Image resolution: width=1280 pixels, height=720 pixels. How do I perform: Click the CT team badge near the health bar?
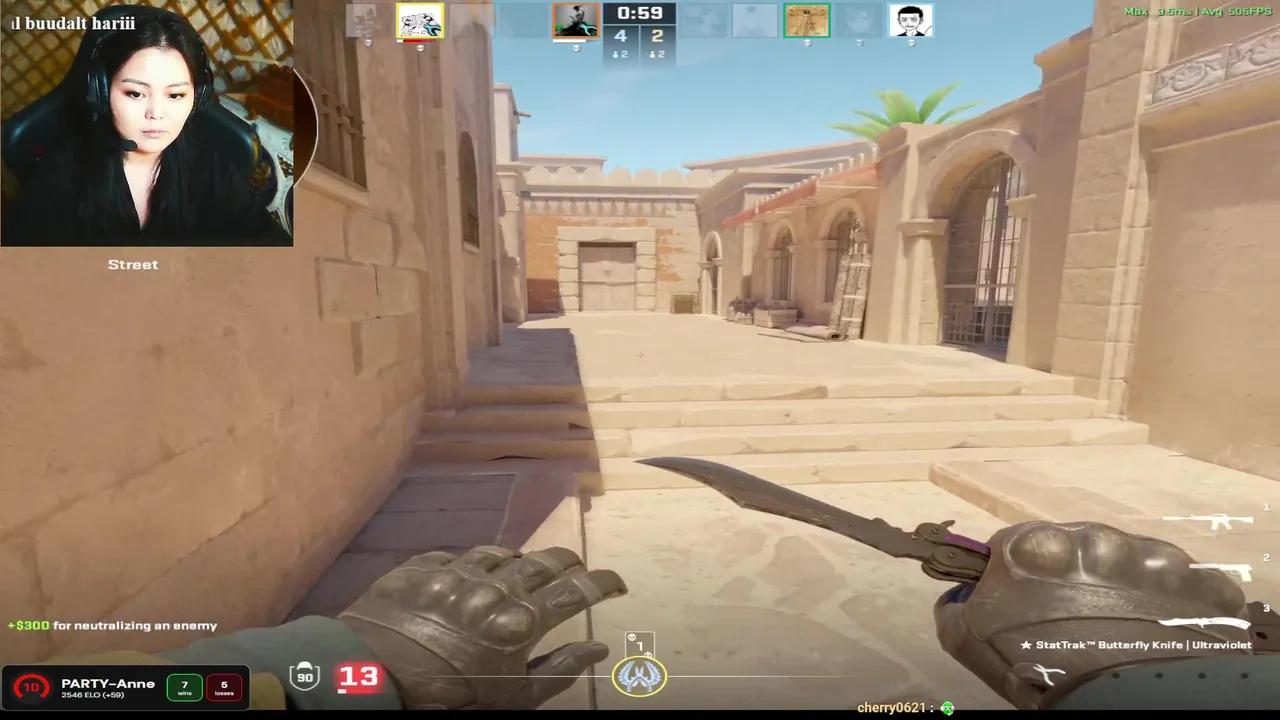(639, 676)
